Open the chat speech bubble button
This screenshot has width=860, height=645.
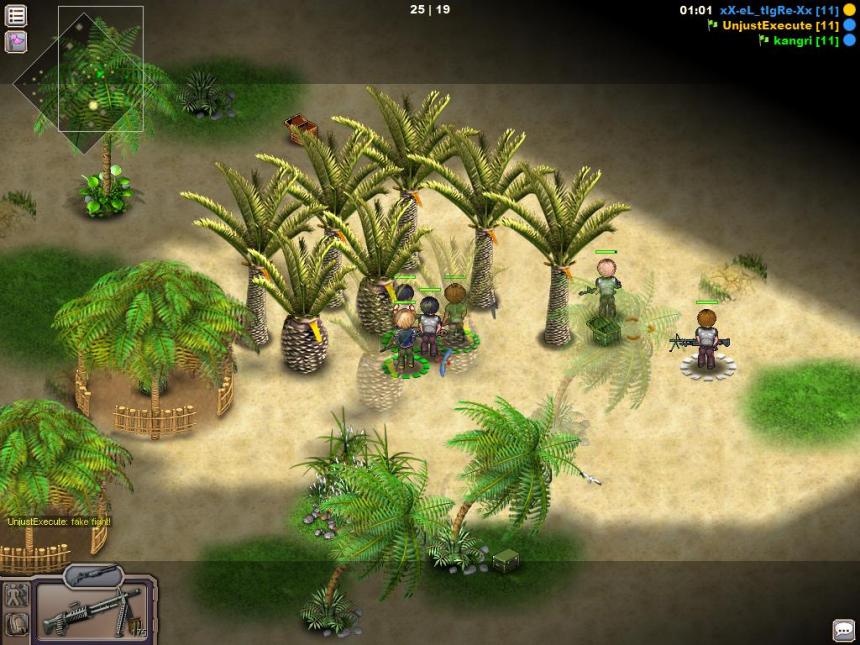click(x=844, y=630)
